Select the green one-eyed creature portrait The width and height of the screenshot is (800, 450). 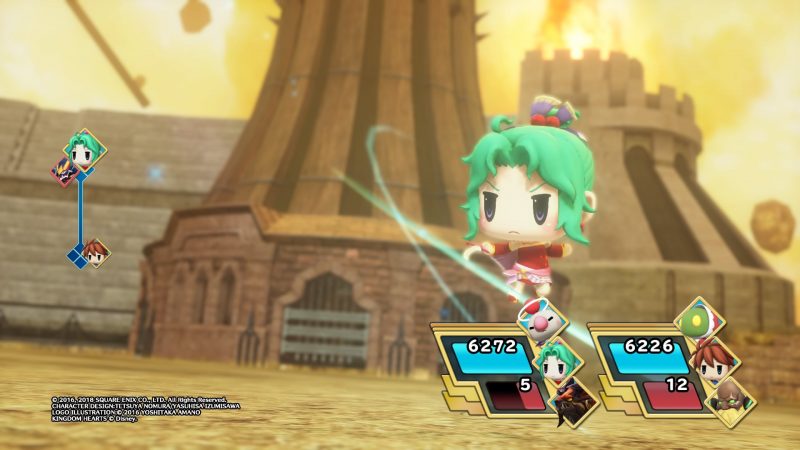tap(698, 322)
